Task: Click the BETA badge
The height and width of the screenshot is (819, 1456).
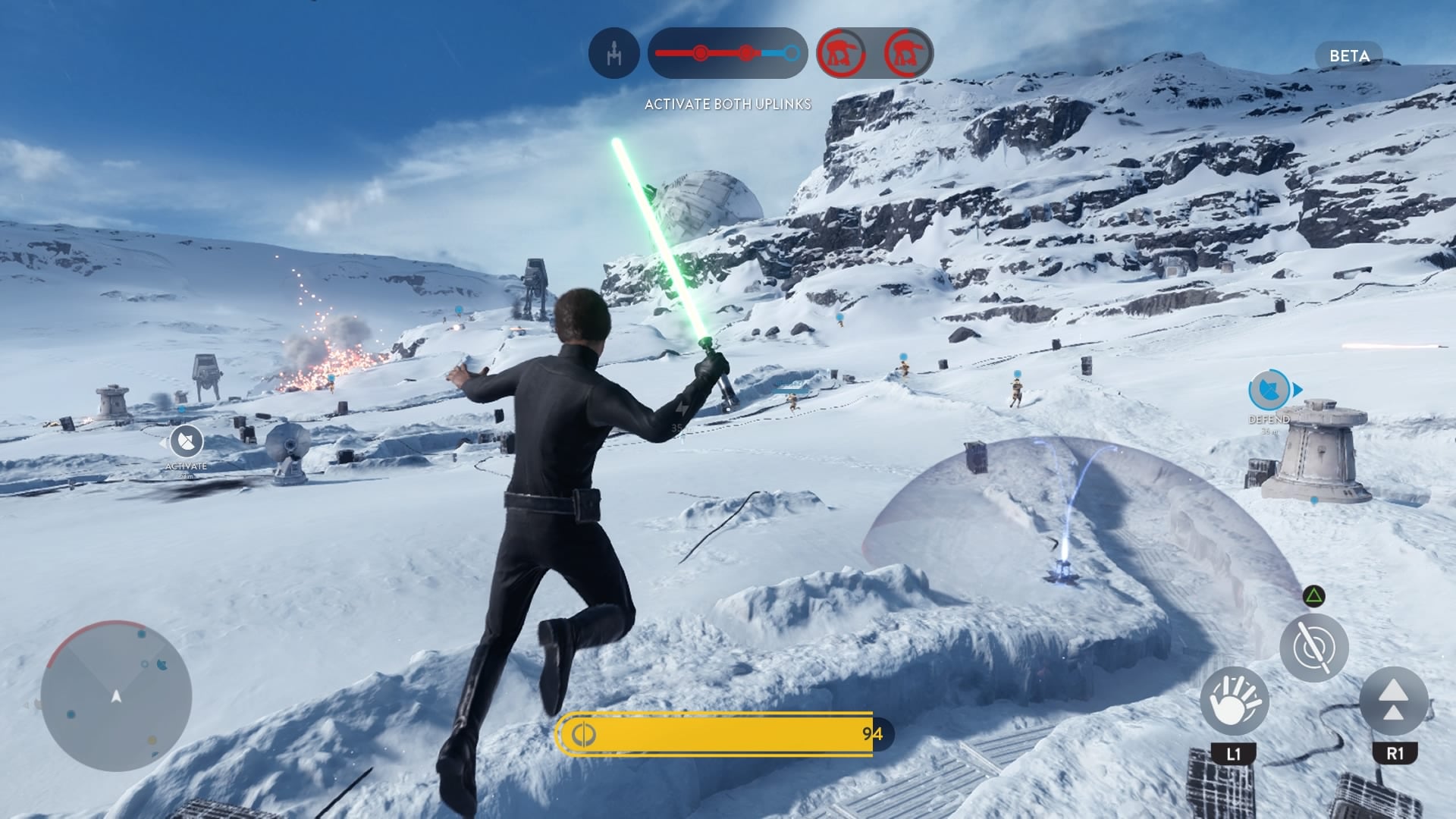Action: pos(1349,56)
